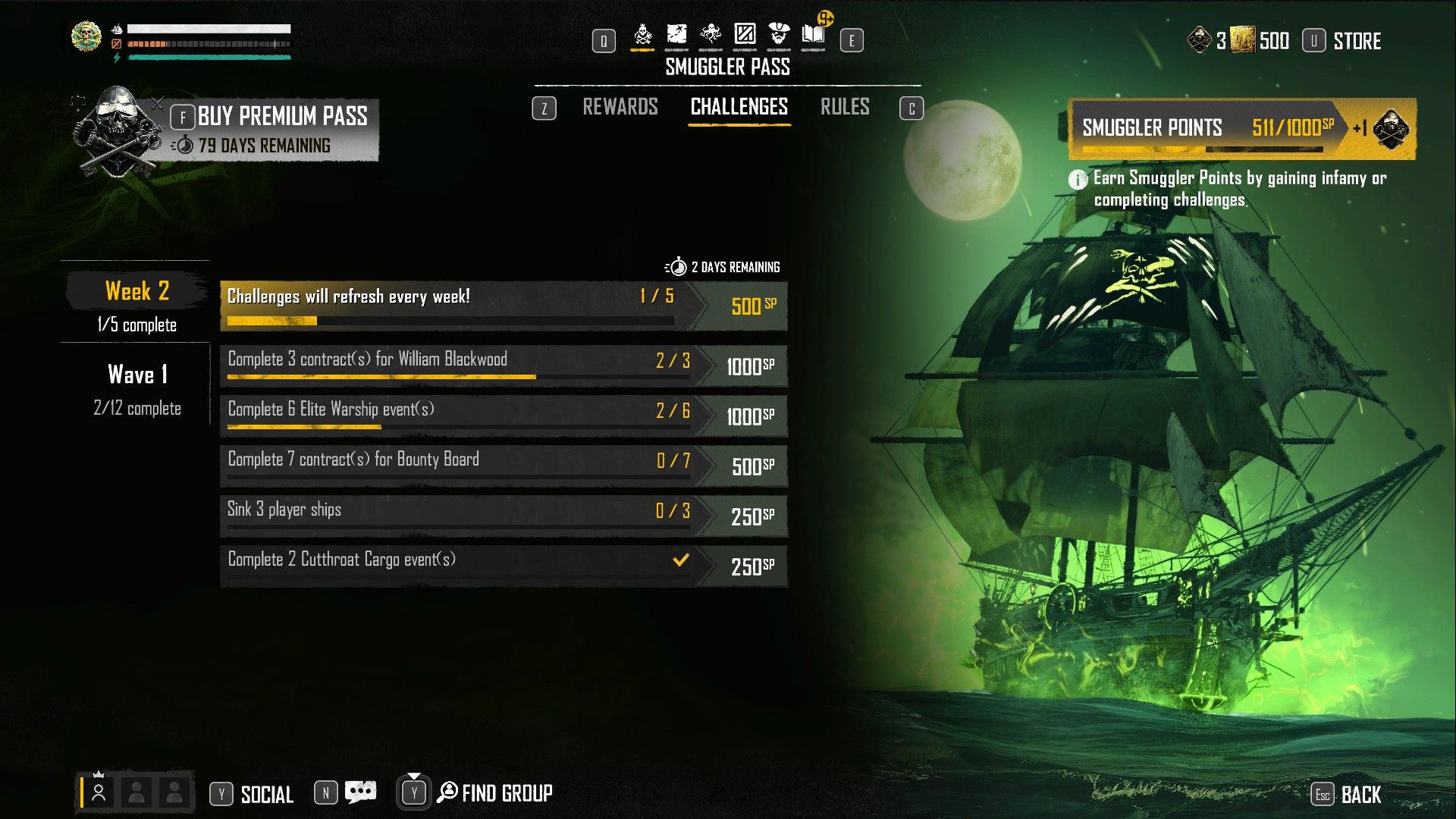Buy the Premium Pass

[281, 117]
